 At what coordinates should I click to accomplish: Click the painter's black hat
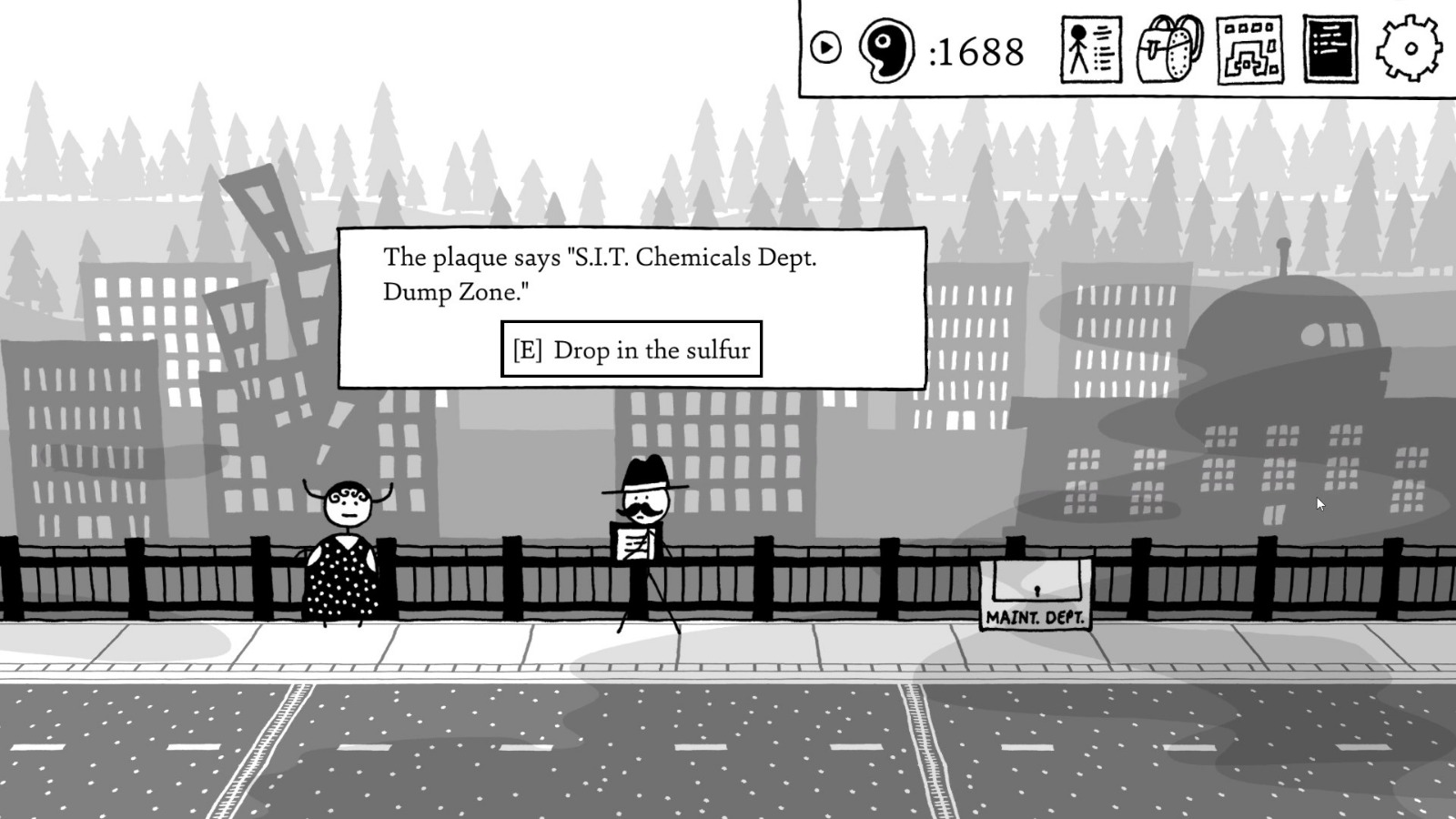click(x=648, y=473)
